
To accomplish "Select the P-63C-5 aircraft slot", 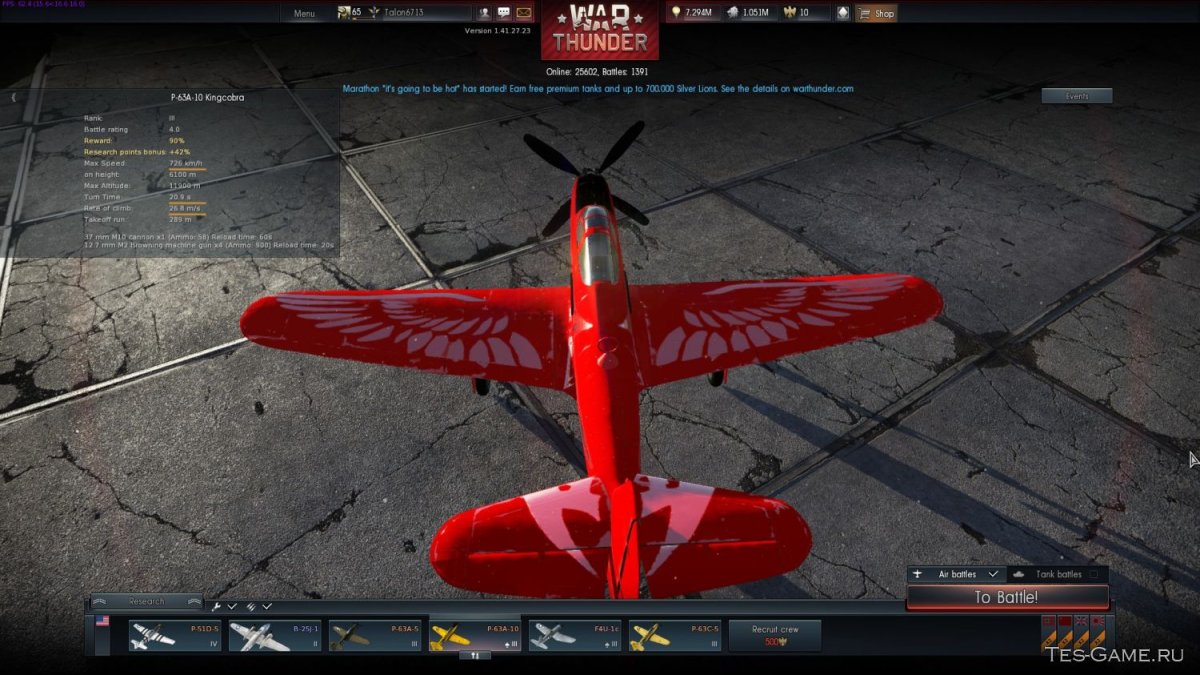I will [674, 635].
